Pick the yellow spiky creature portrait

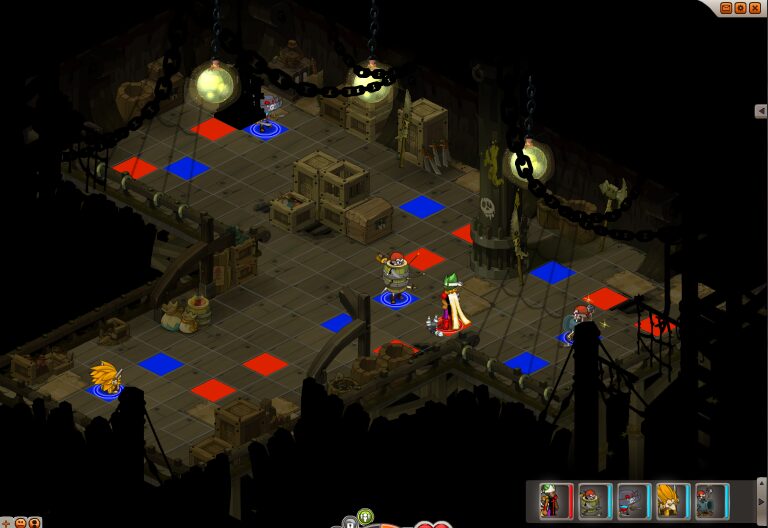[672, 500]
